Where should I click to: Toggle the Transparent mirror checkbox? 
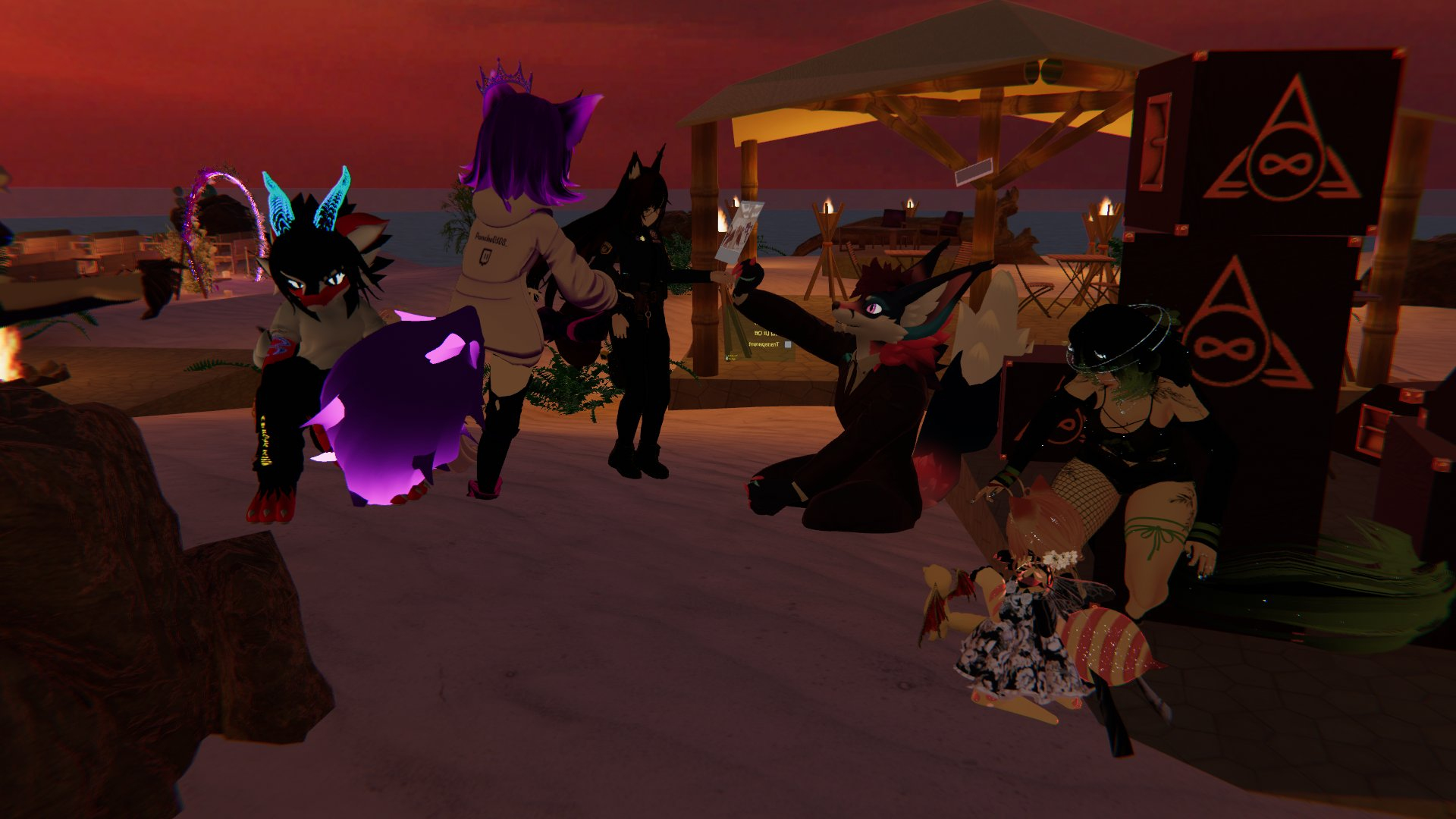click(x=788, y=345)
